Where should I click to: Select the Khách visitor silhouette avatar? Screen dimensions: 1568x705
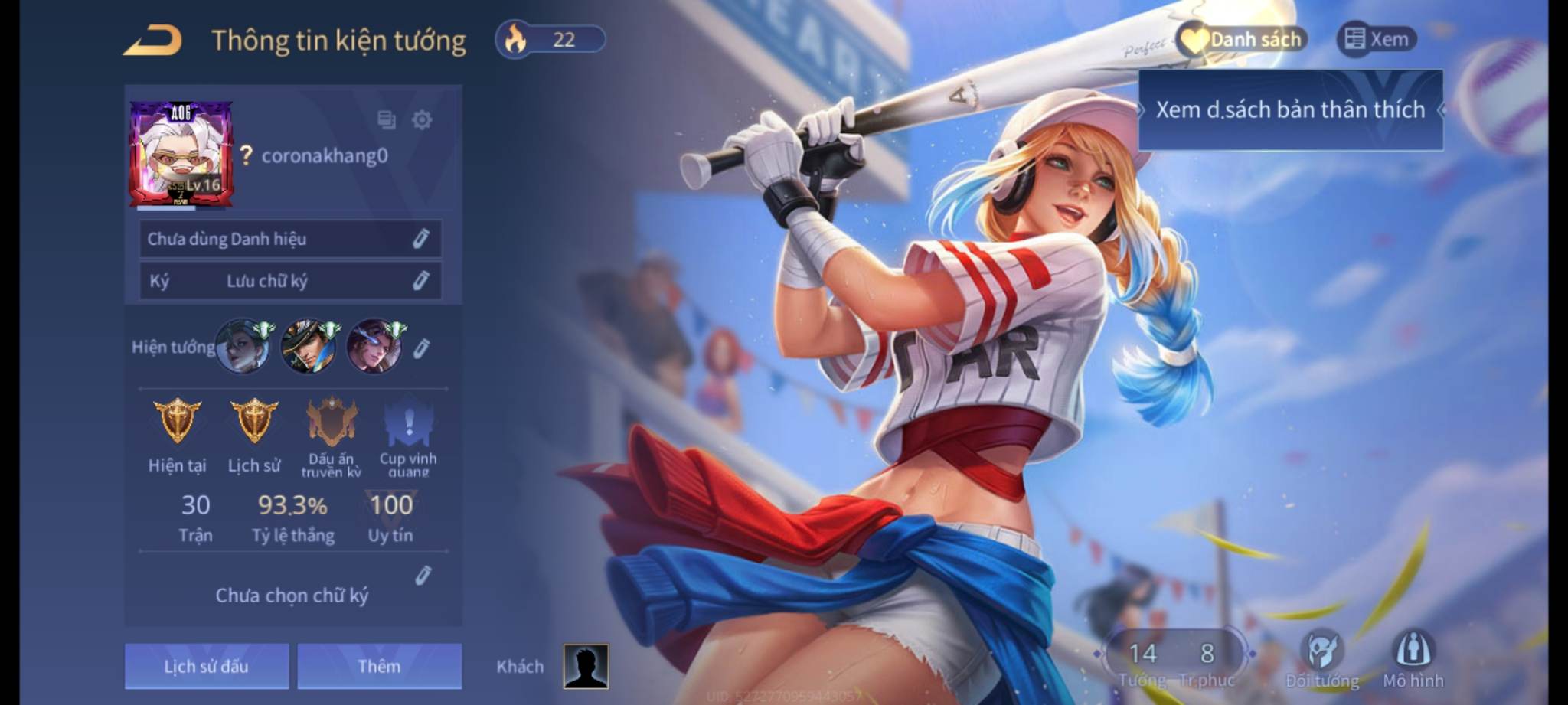click(586, 666)
